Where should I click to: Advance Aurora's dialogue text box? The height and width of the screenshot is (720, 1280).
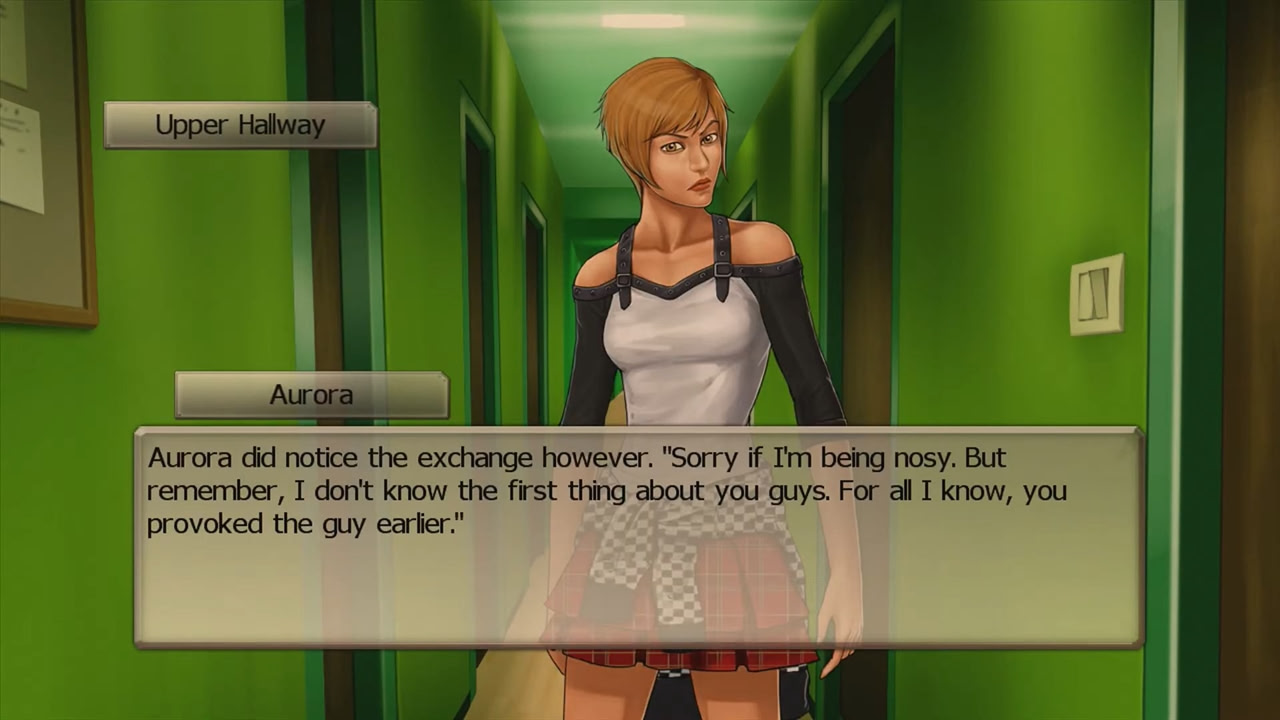pyautogui.click(x=638, y=538)
